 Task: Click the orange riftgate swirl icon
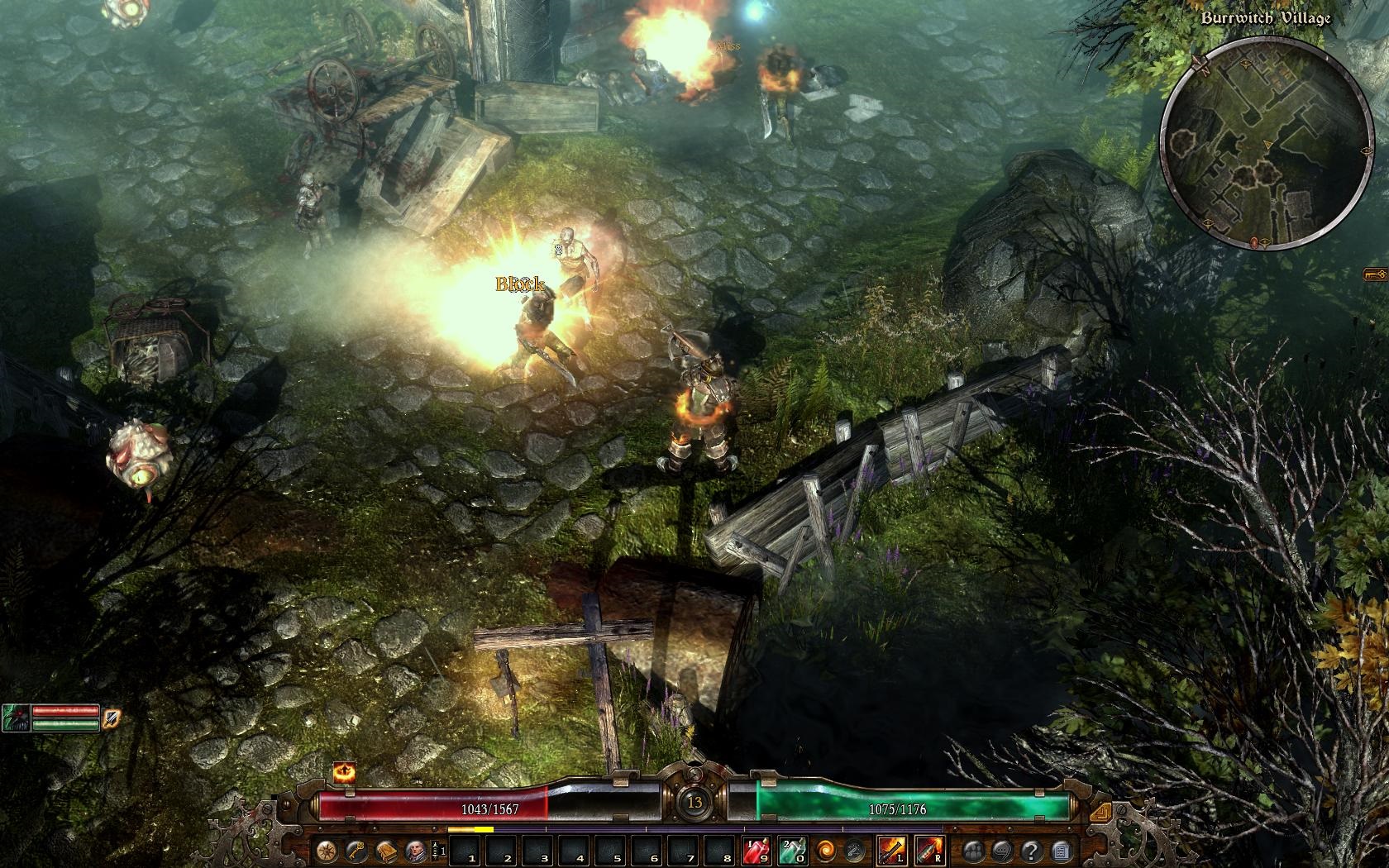coord(827,851)
